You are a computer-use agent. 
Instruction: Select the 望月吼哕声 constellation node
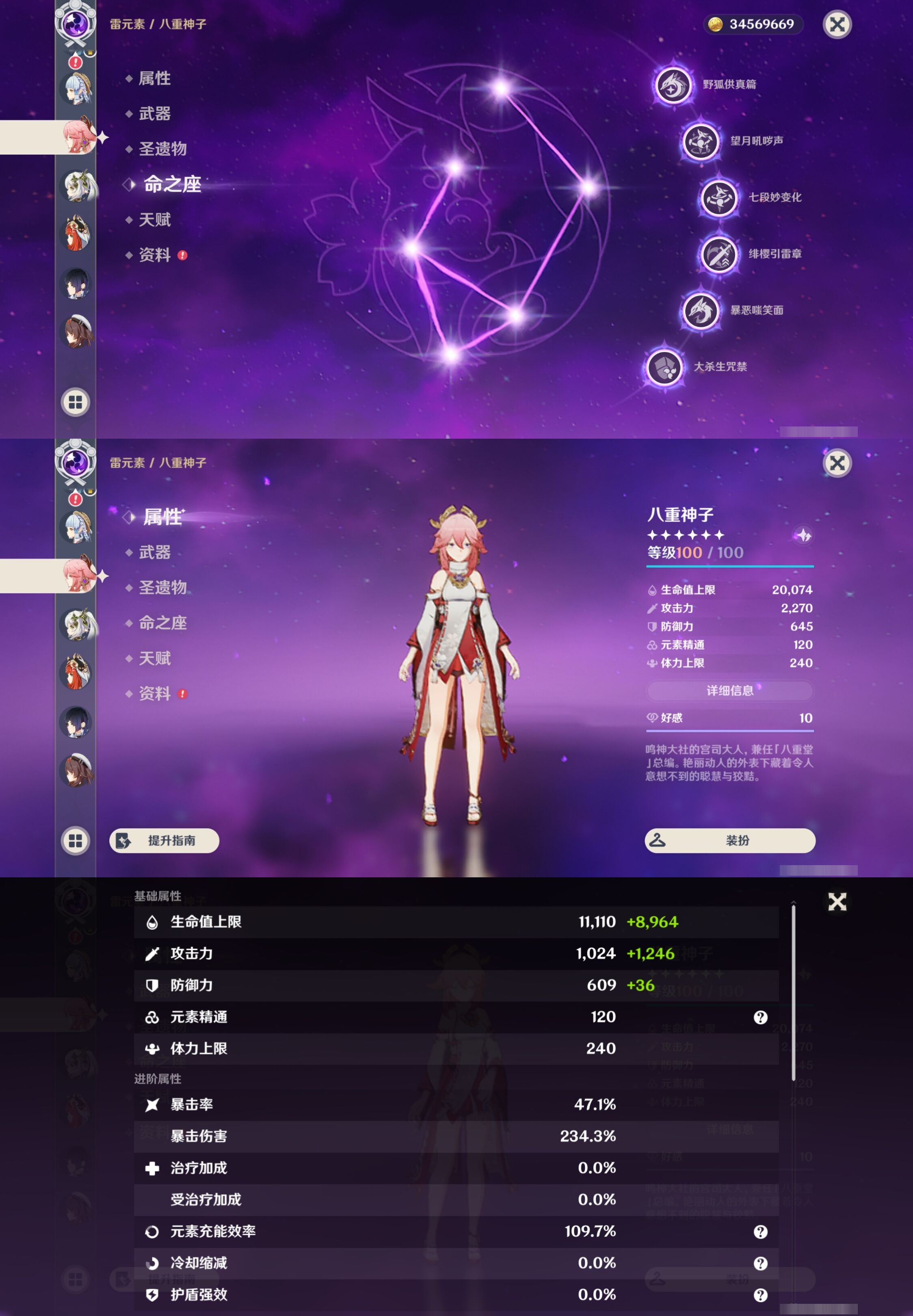701,142
